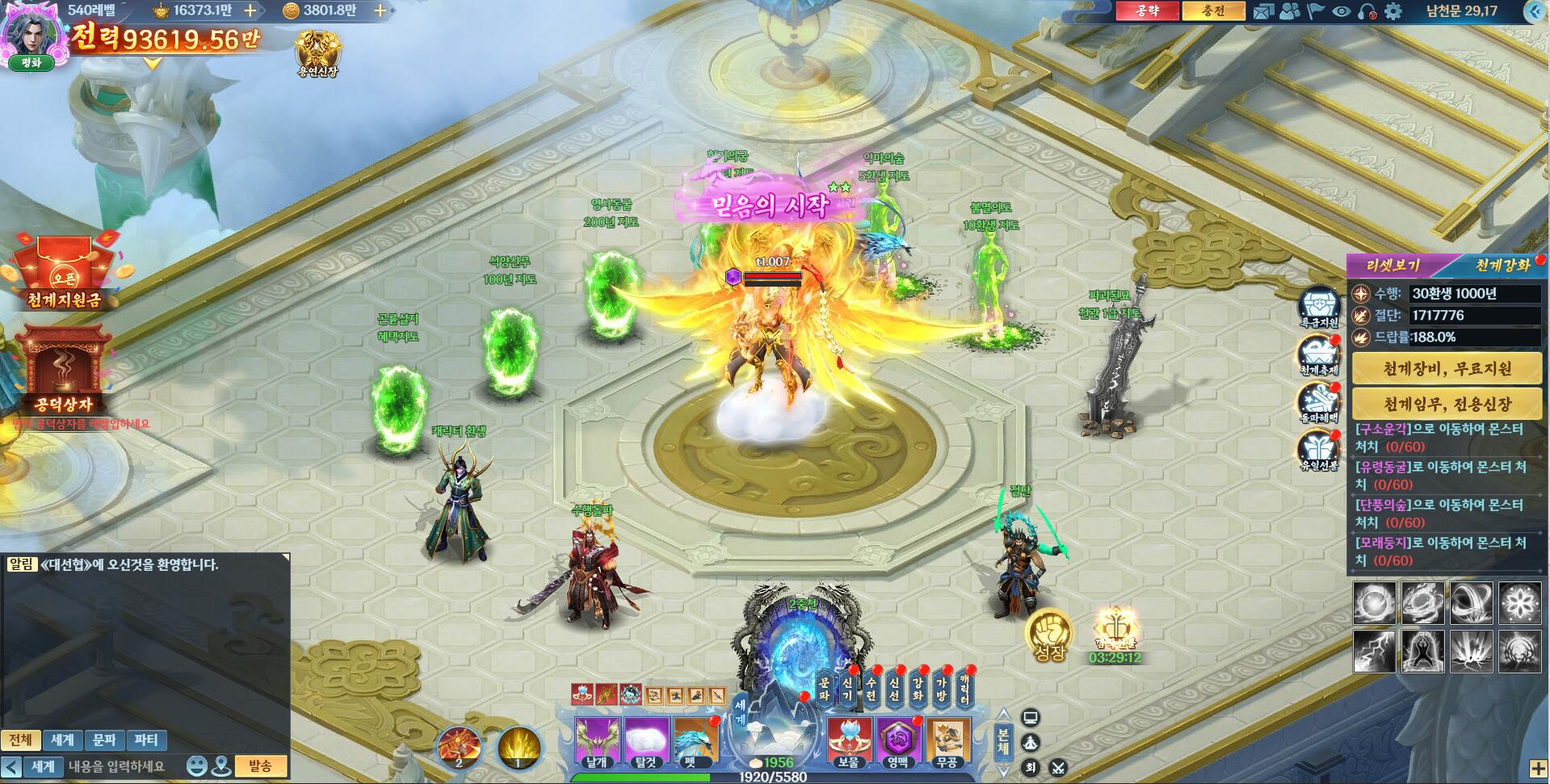Viewport: 1550px width, 784px height.
Task: Select the 구소운각 monster quest entry
Action: click(1440, 438)
